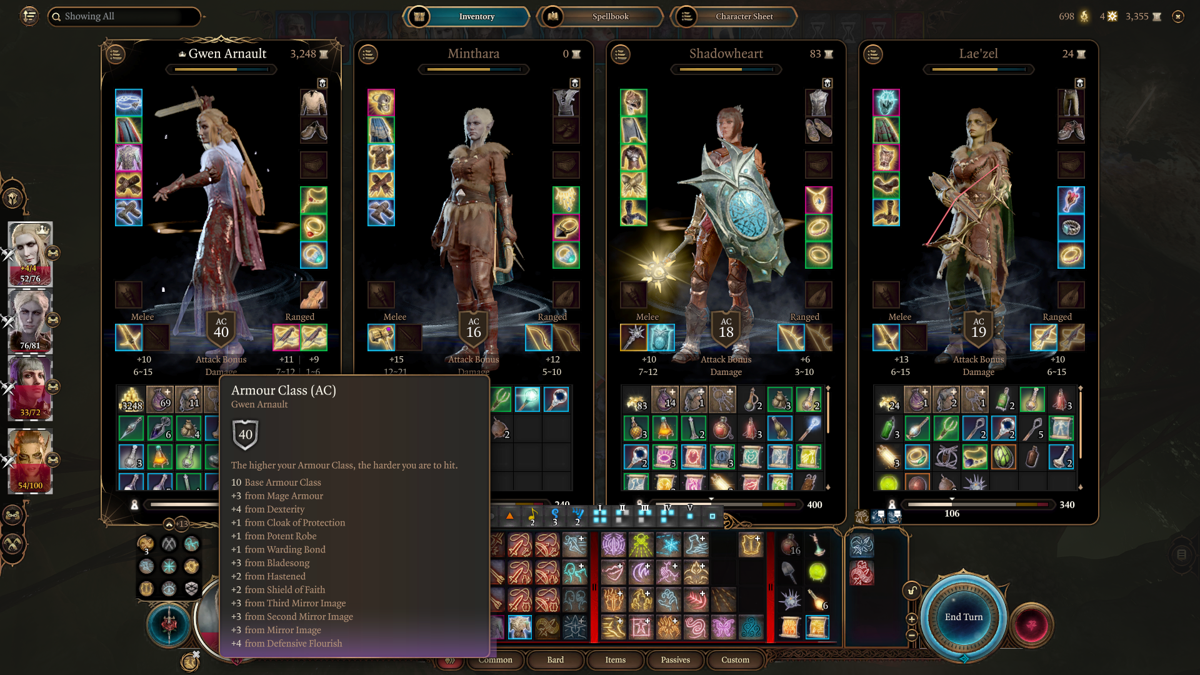Image resolution: width=1200 pixels, height=675 pixels.
Task: Show the Passives hotbar tab
Action: [x=675, y=660]
